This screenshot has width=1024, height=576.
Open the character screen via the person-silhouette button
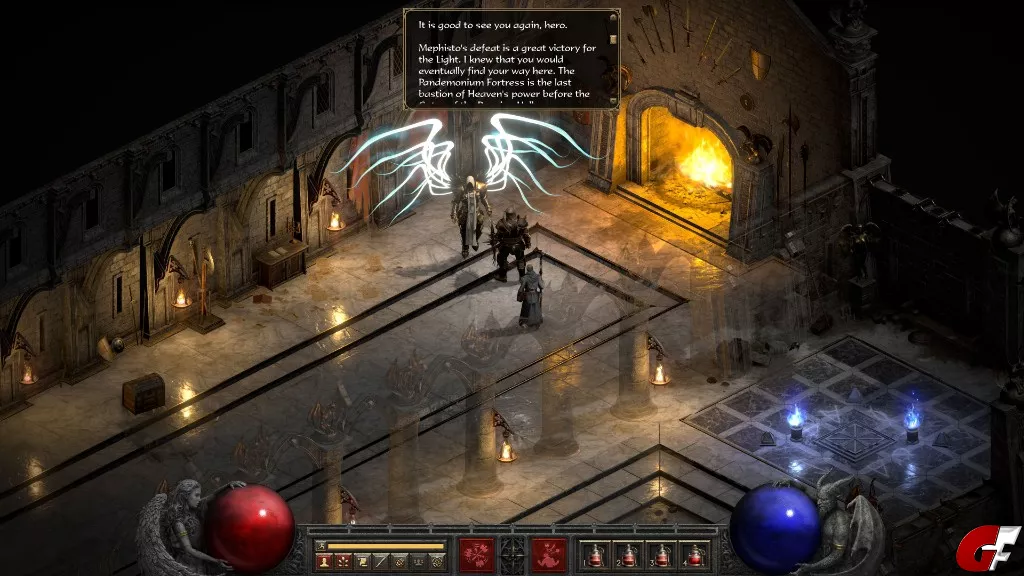pos(324,562)
